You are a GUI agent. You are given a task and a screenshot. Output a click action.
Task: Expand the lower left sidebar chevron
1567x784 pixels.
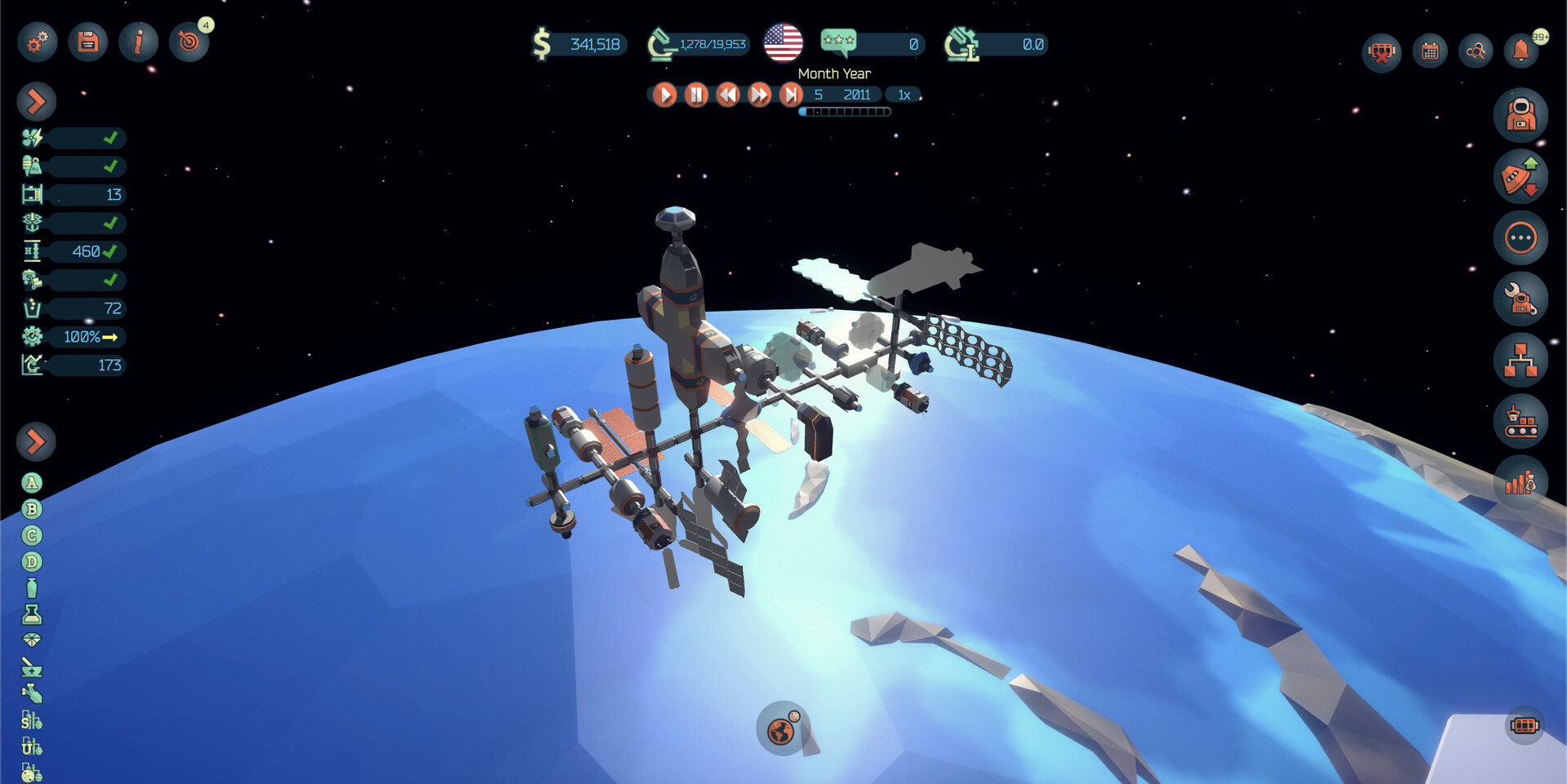coord(34,441)
